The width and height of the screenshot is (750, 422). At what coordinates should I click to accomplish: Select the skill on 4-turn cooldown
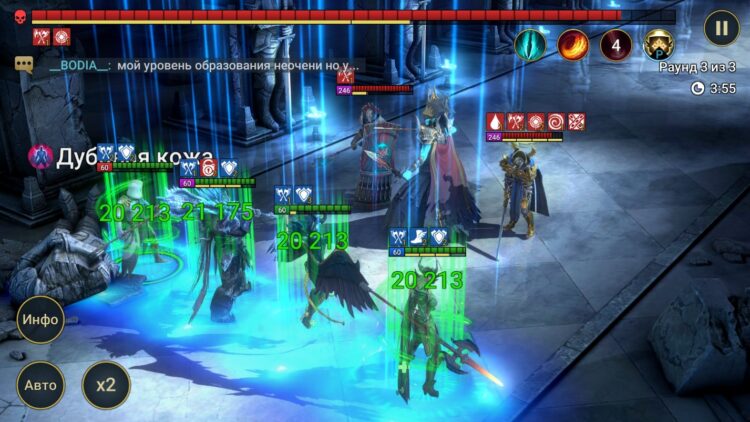[x=616, y=44]
